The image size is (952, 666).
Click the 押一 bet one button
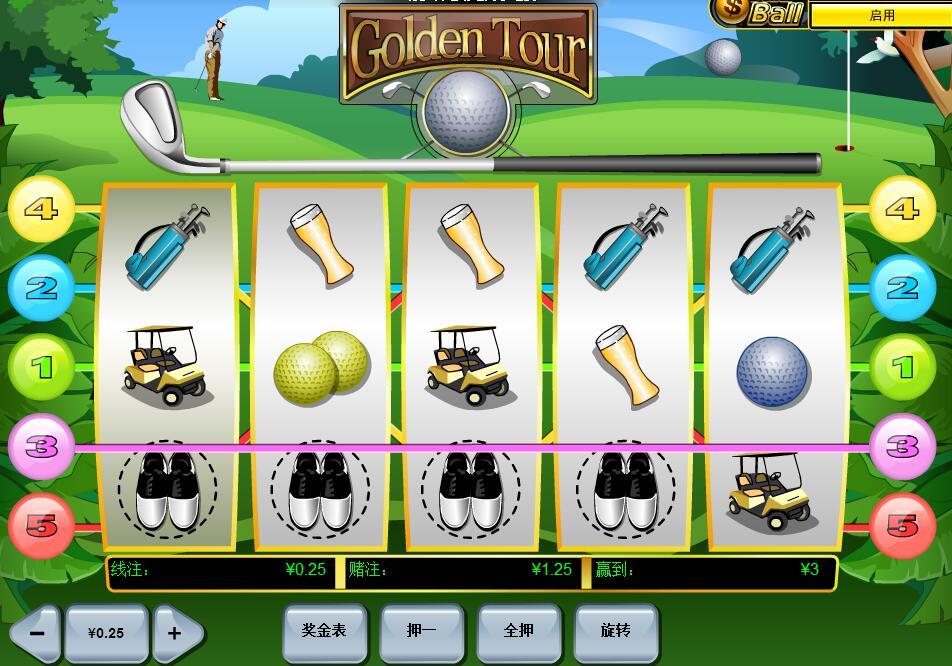click(x=421, y=632)
